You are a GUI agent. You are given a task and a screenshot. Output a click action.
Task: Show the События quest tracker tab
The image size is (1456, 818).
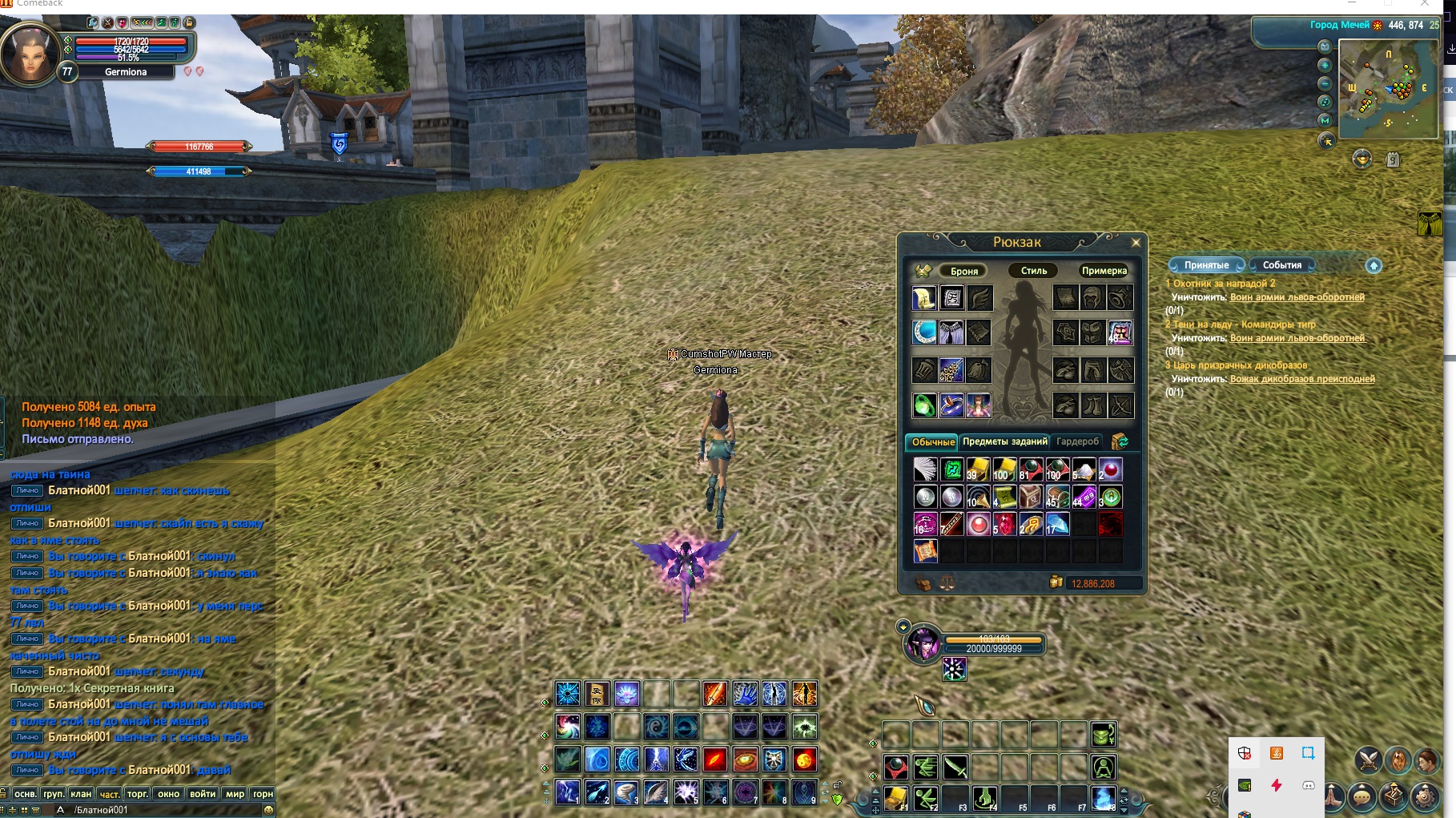(x=1281, y=265)
